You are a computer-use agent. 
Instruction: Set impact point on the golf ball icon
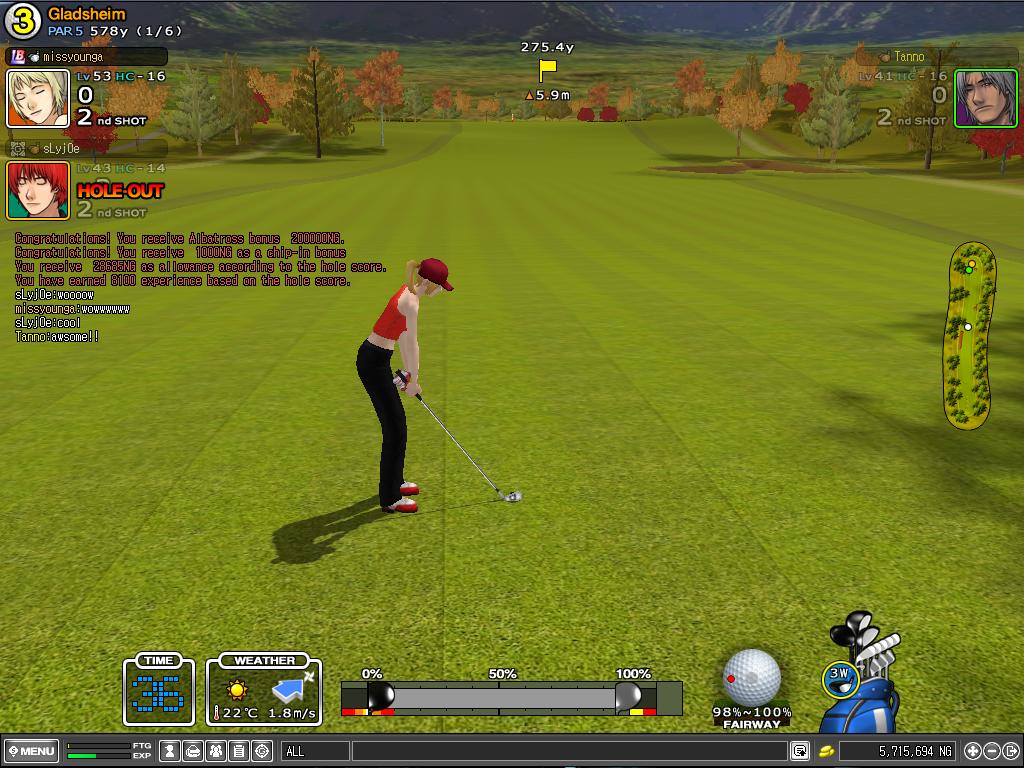(x=751, y=677)
